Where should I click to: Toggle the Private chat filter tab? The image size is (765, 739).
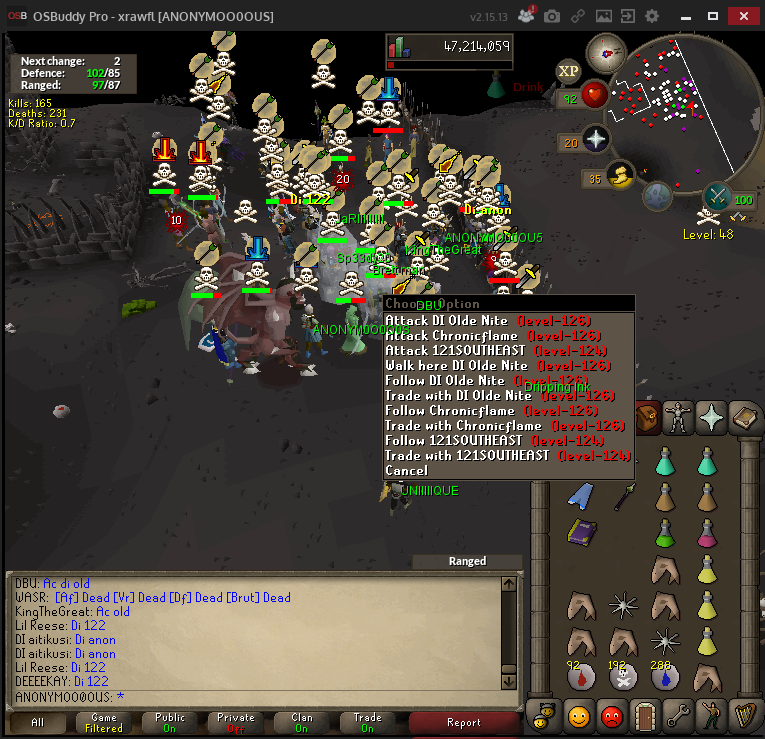(x=235, y=722)
